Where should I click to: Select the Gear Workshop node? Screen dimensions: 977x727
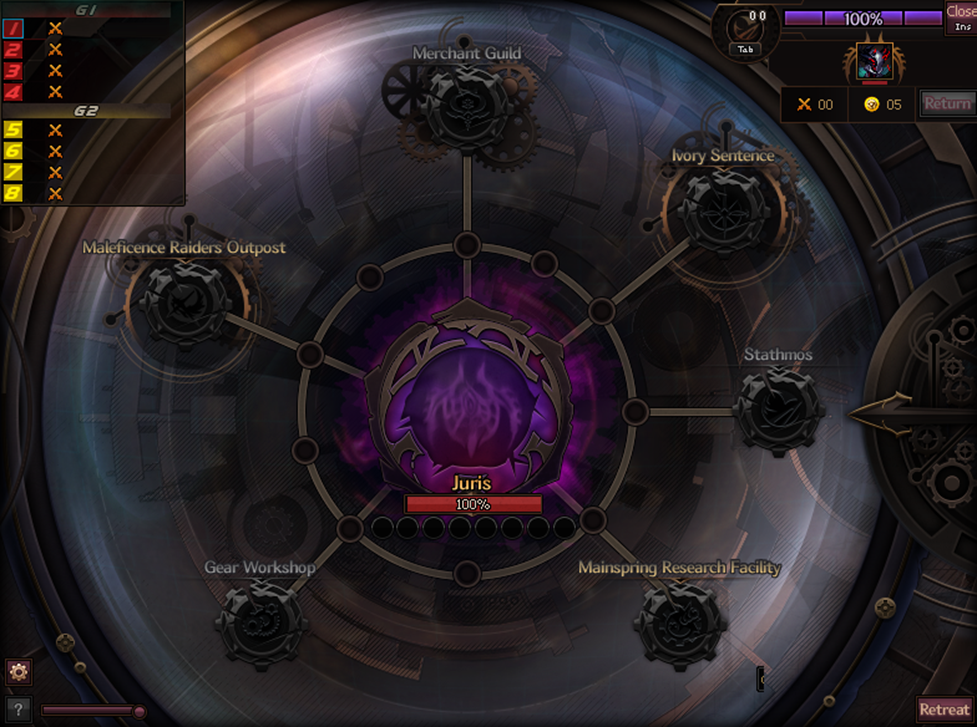click(x=261, y=622)
